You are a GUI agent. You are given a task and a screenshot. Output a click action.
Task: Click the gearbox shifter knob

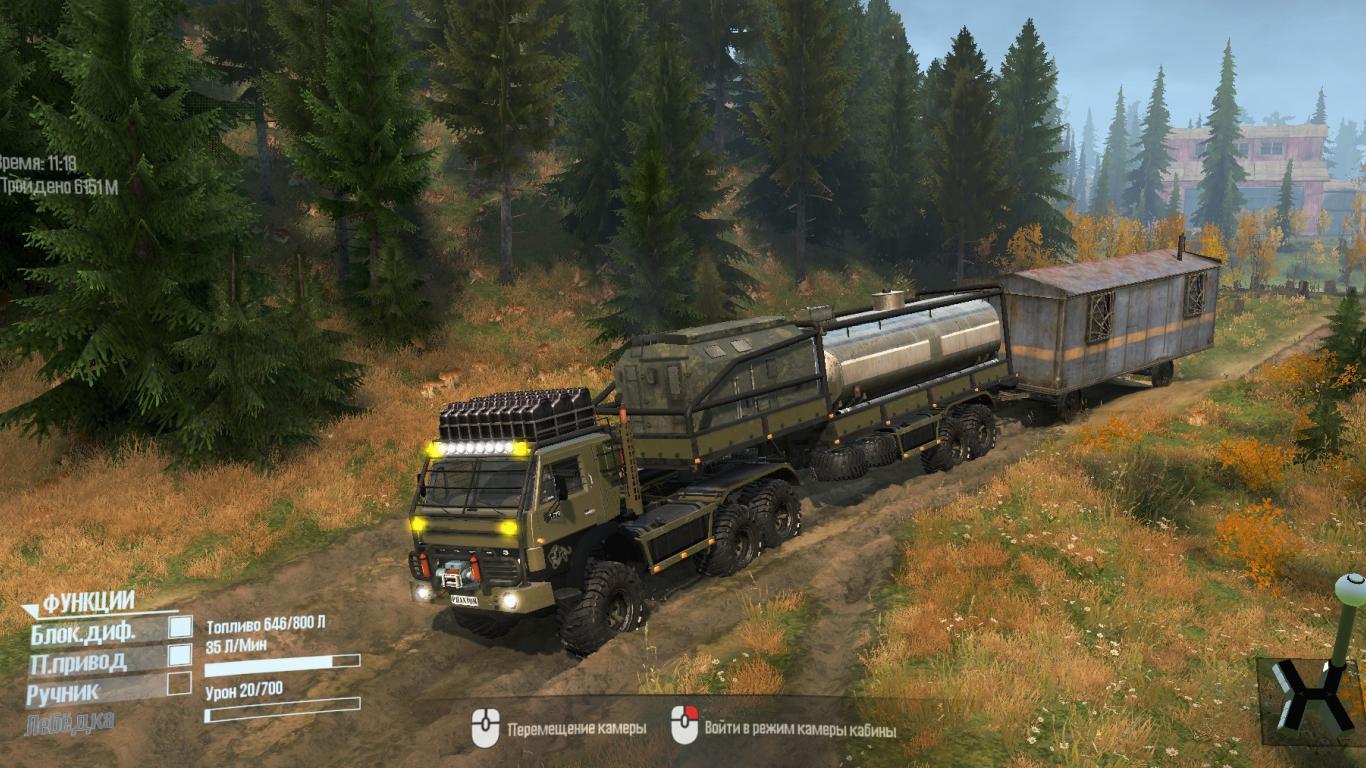pos(1349,590)
